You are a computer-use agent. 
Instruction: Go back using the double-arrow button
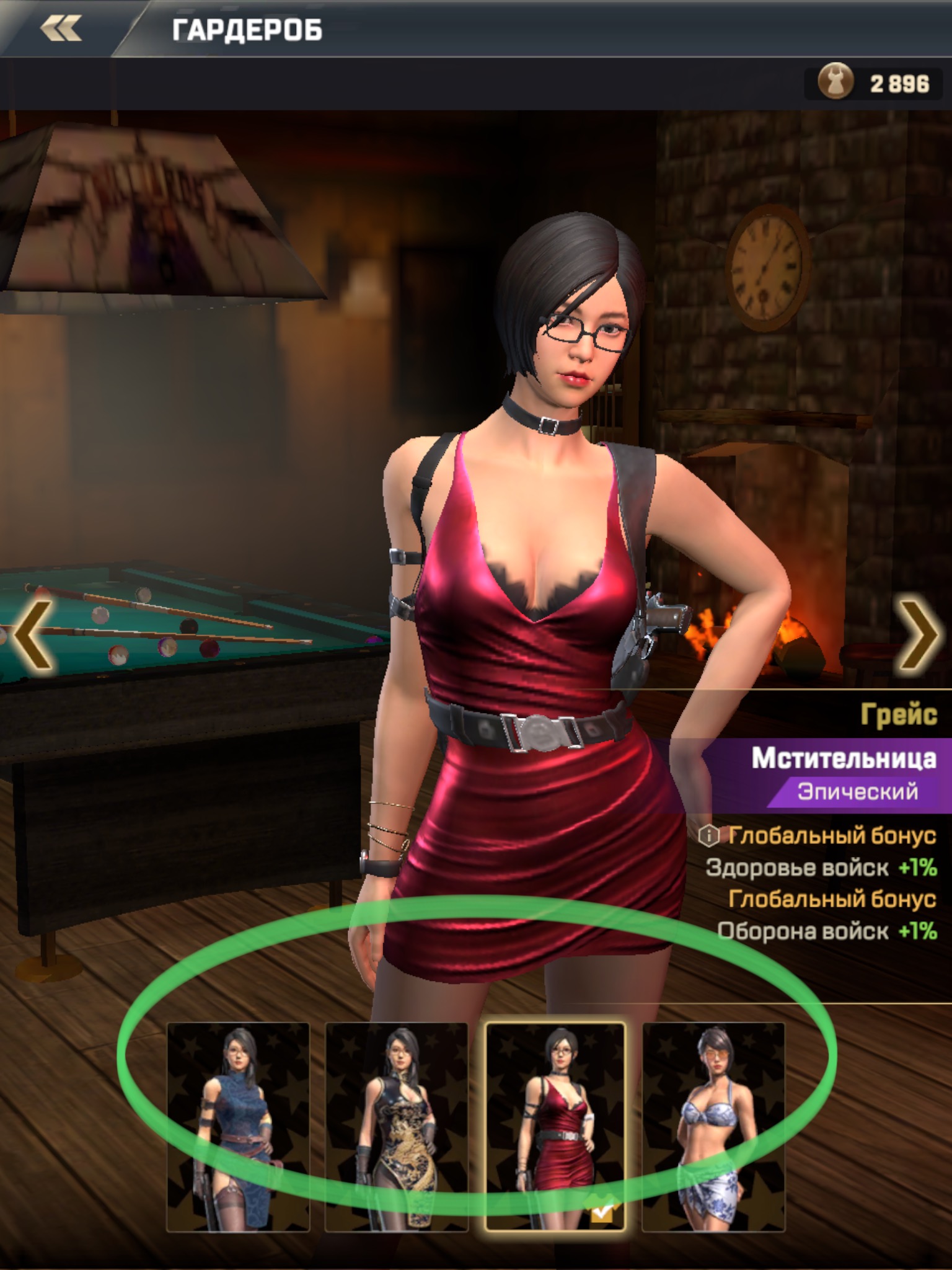pos(61,29)
